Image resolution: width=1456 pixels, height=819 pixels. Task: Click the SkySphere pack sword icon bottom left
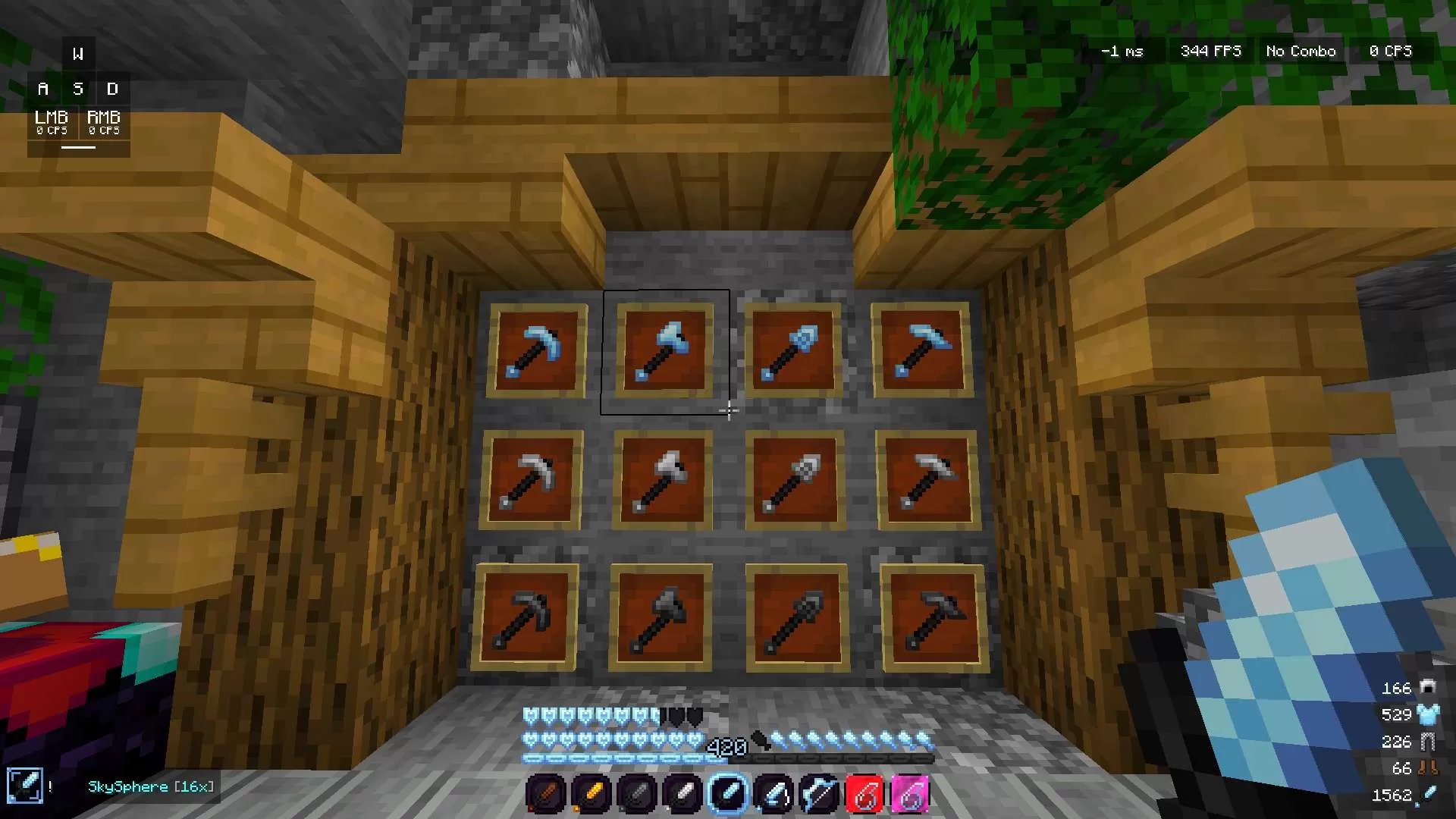click(27, 786)
